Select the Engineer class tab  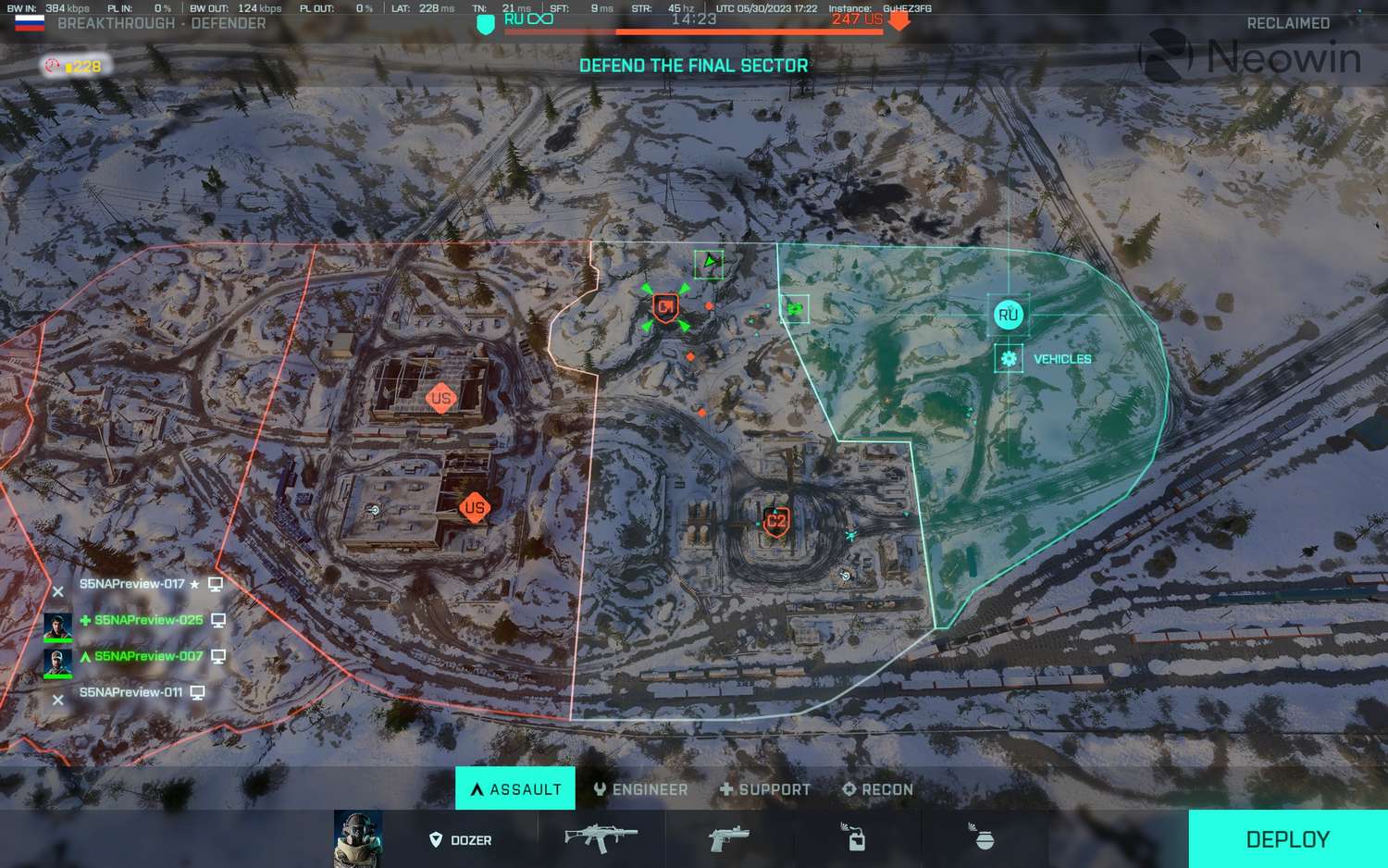tap(641, 789)
